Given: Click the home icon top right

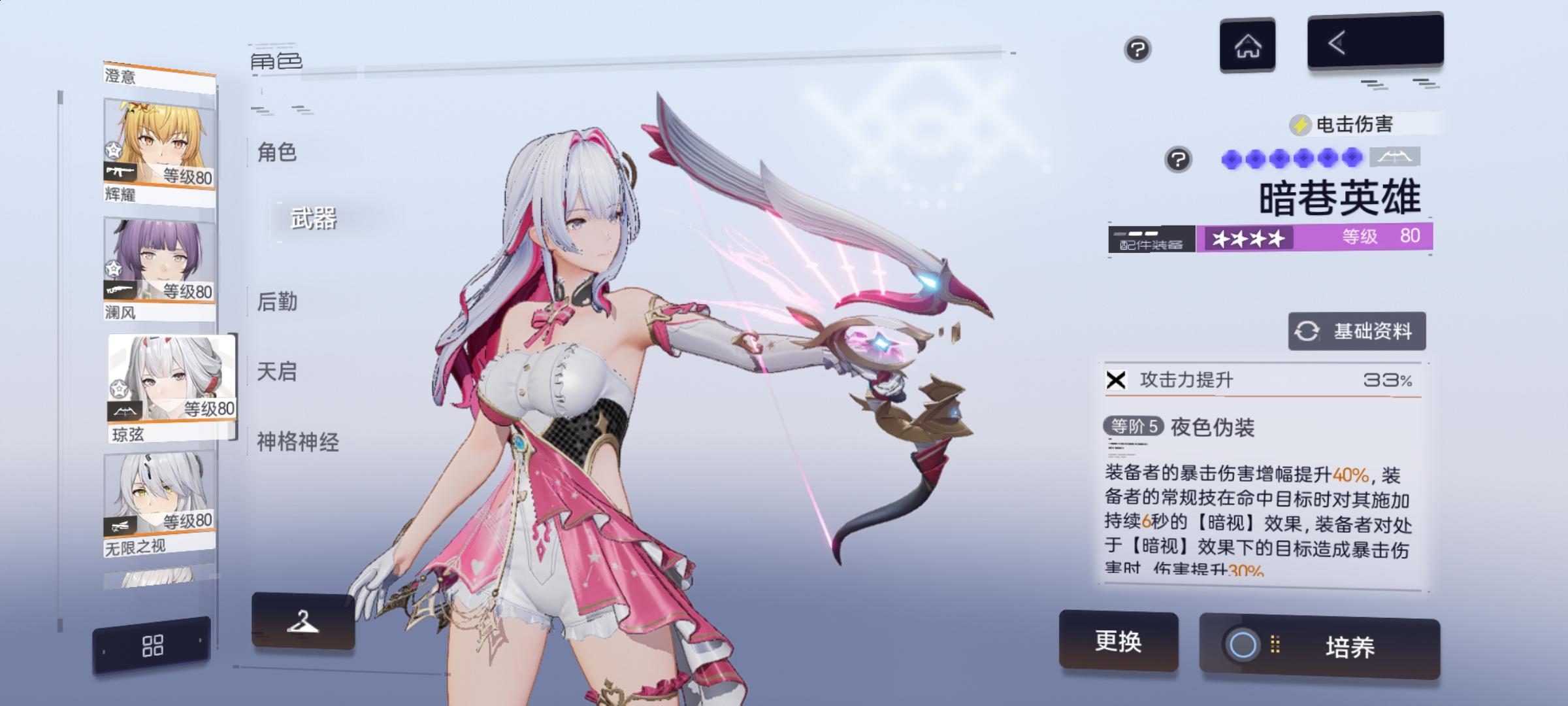Looking at the screenshot, I should 1247,46.
